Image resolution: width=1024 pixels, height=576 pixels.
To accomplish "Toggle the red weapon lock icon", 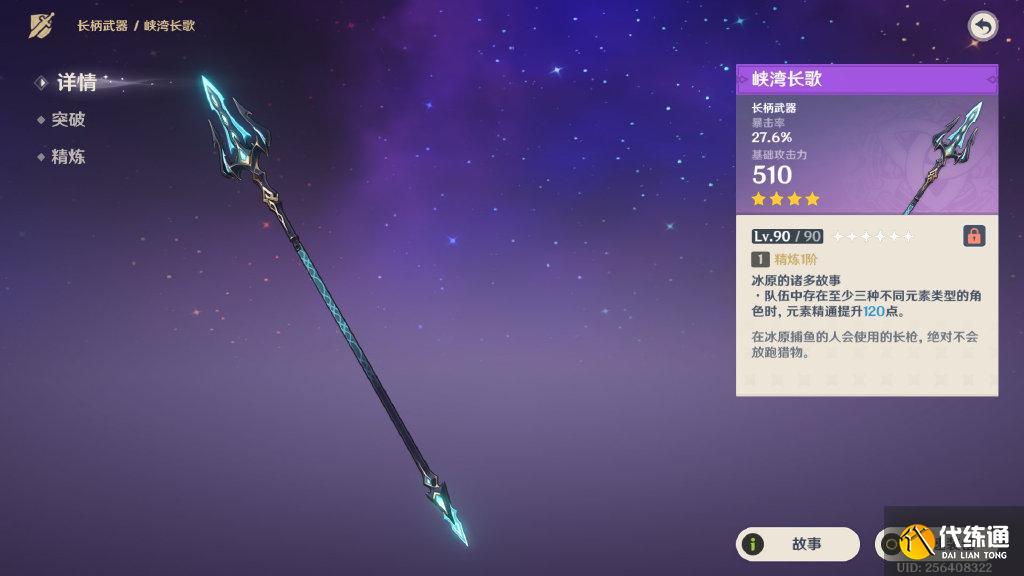I will pyautogui.click(x=973, y=236).
